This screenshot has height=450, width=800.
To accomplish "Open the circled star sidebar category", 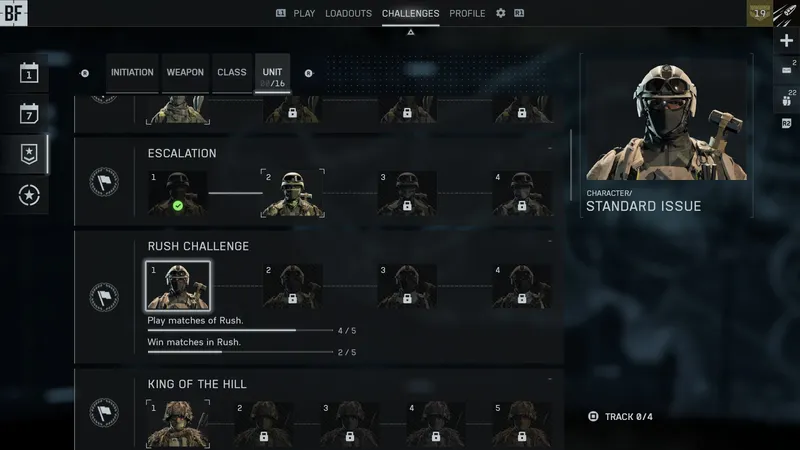I will tap(29, 195).
